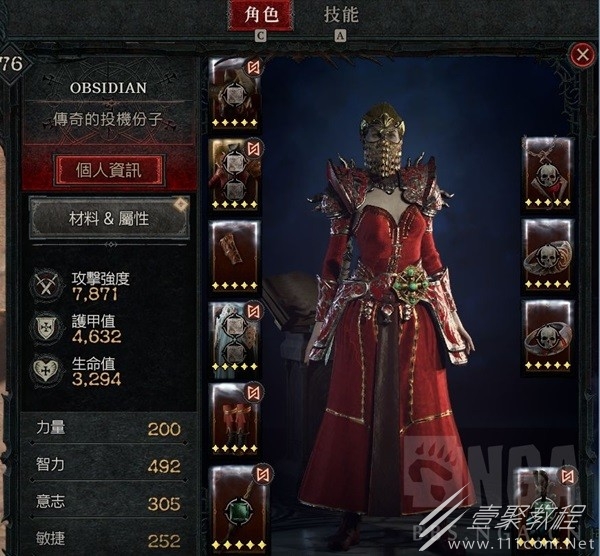Select the chest armor equipment slot
Viewport: 600px width, 556px height.
point(236,174)
